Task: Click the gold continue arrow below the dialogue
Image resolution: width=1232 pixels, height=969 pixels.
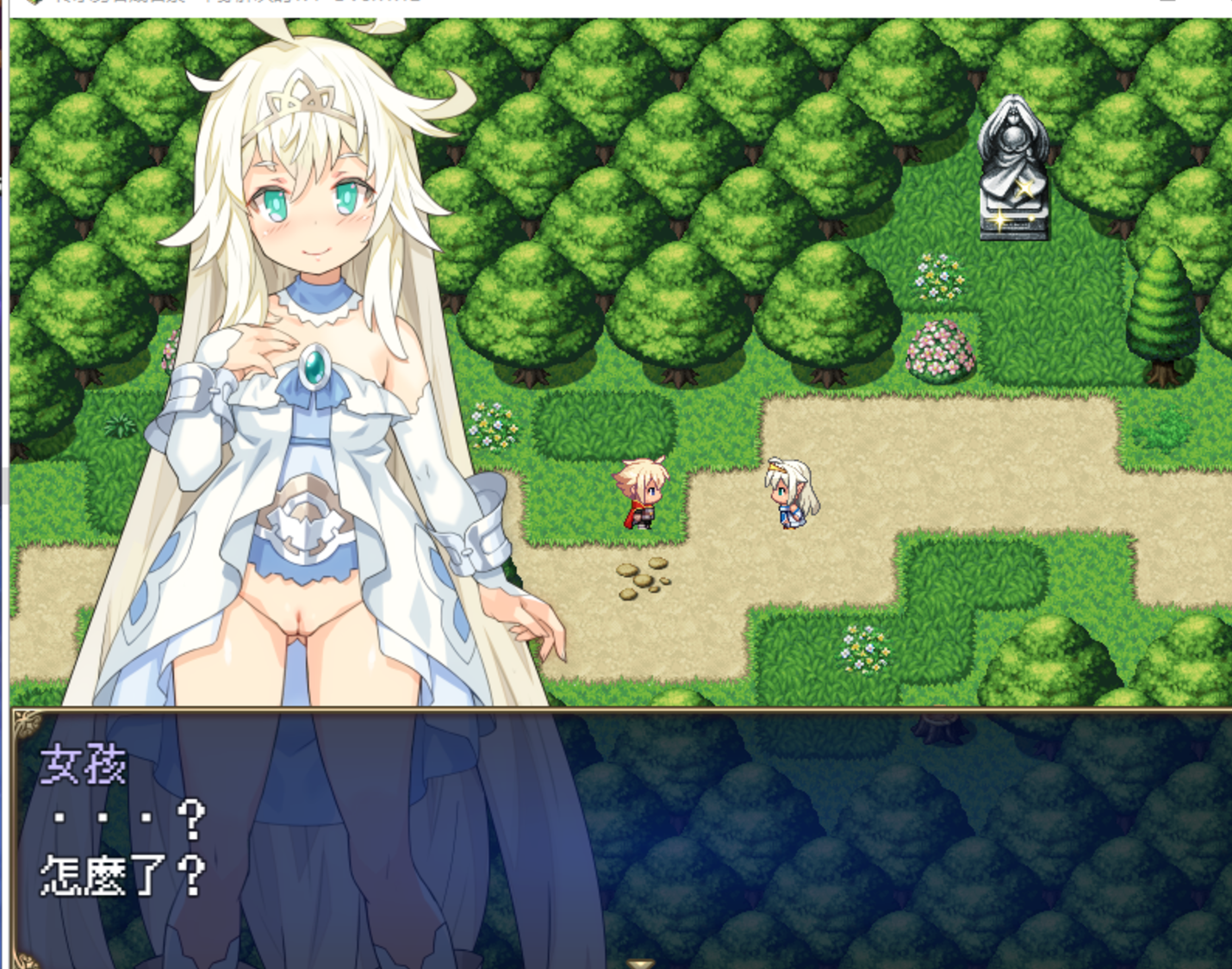Action: (x=642, y=963)
